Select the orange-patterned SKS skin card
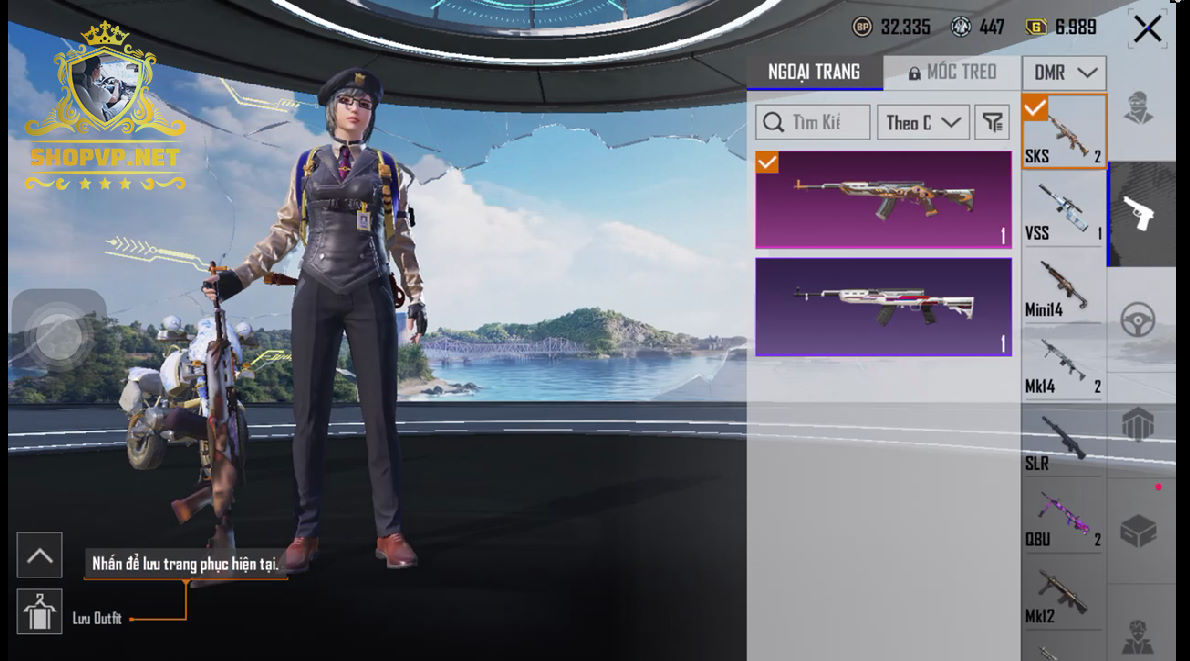 coord(883,199)
